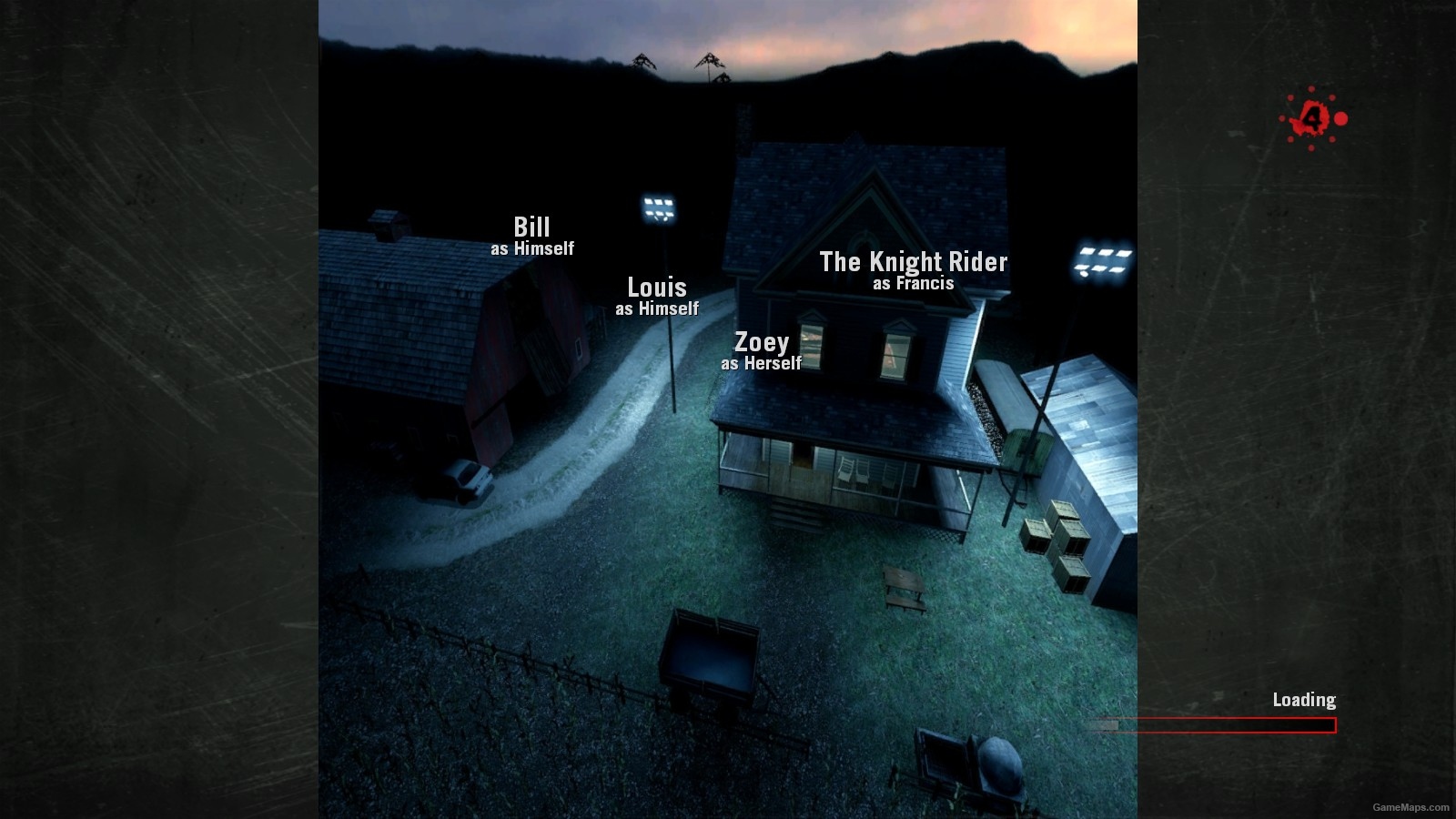Click the filled segment of the progress bar
Screen dimensions: 1456x819
[1106, 724]
